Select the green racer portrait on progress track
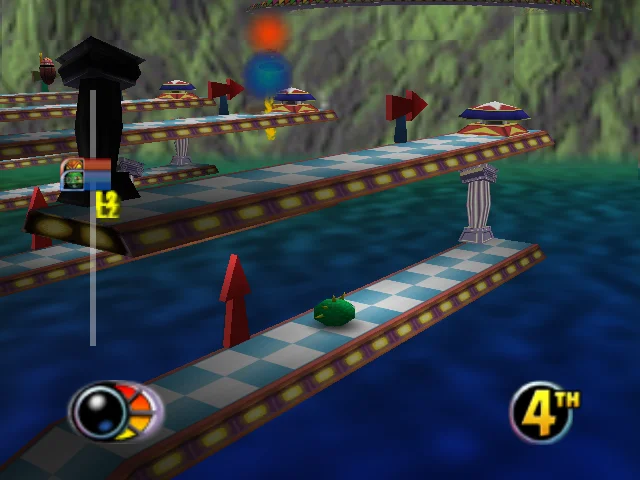The image size is (640, 480). coord(73,181)
